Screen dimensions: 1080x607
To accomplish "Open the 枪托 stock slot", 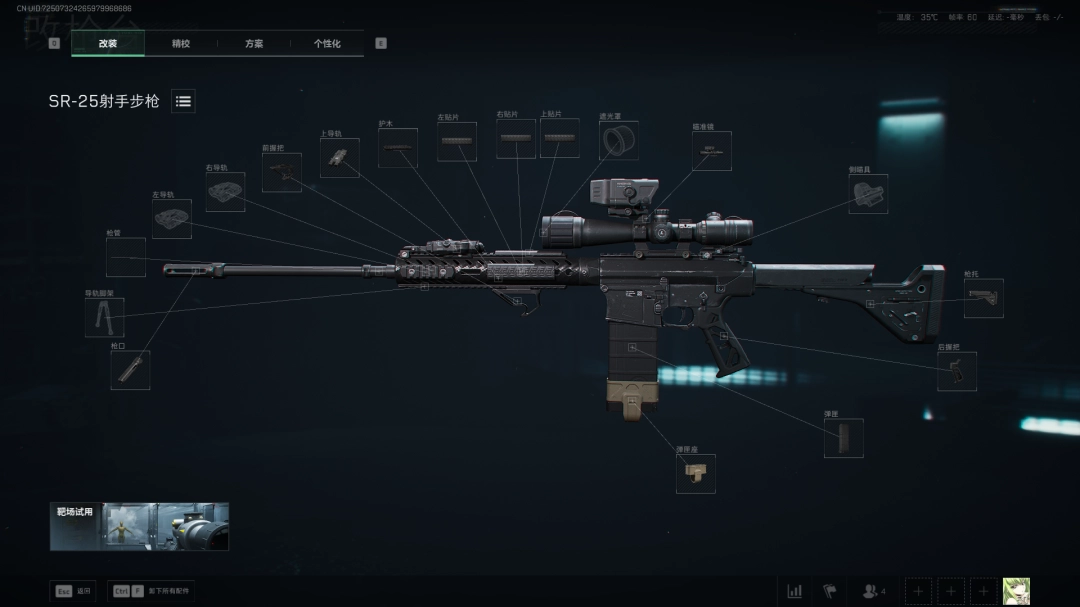I will tap(983, 298).
